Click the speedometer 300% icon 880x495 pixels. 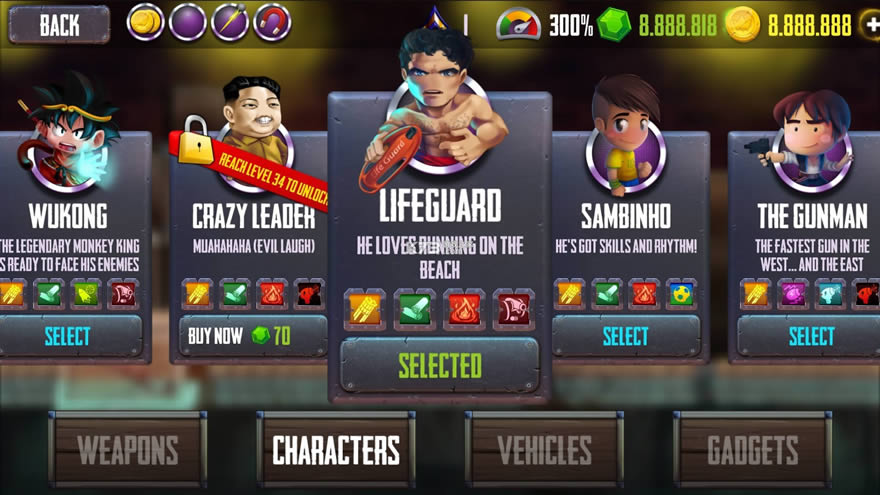(x=518, y=25)
